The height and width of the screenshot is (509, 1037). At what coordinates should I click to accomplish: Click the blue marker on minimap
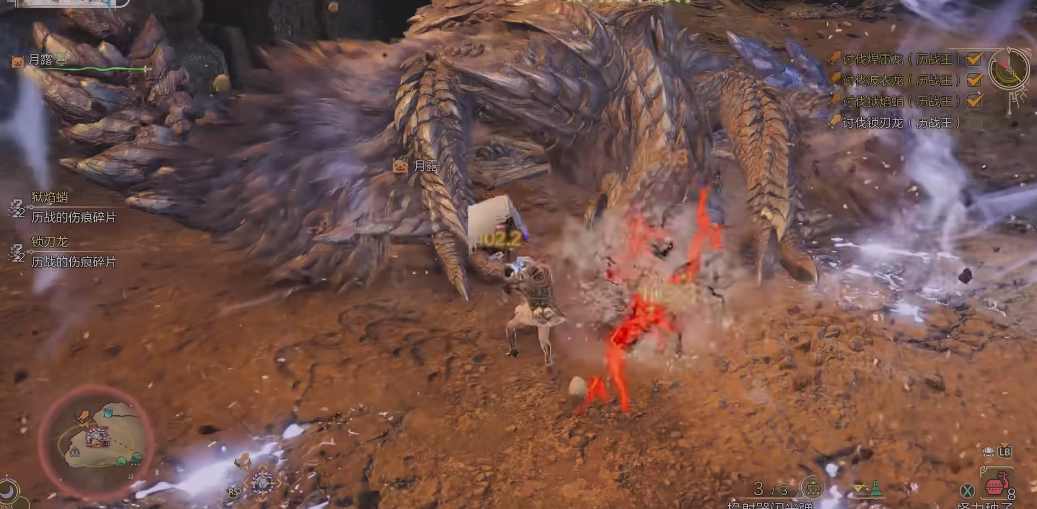point(108,413)
